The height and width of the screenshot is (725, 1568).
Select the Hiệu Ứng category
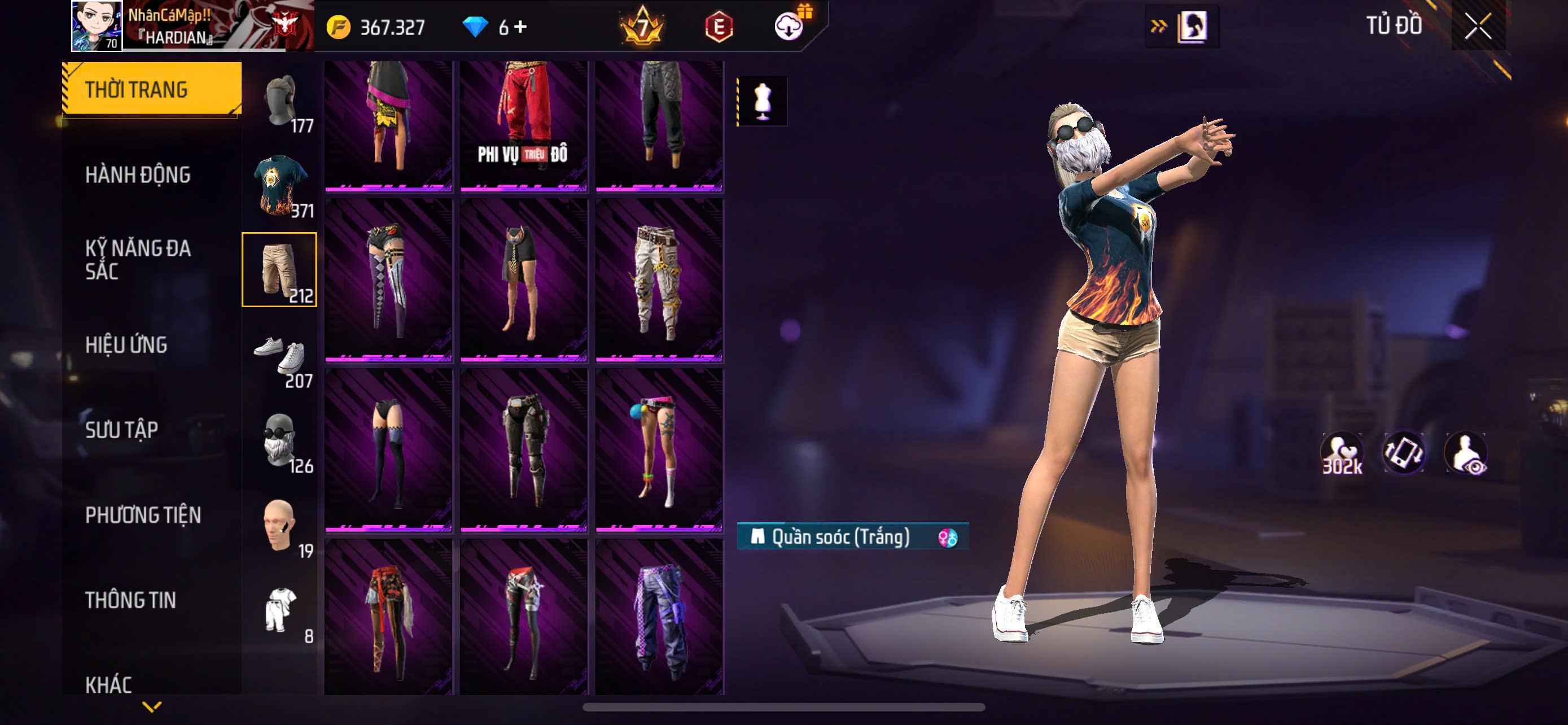(x=126, y=344)
